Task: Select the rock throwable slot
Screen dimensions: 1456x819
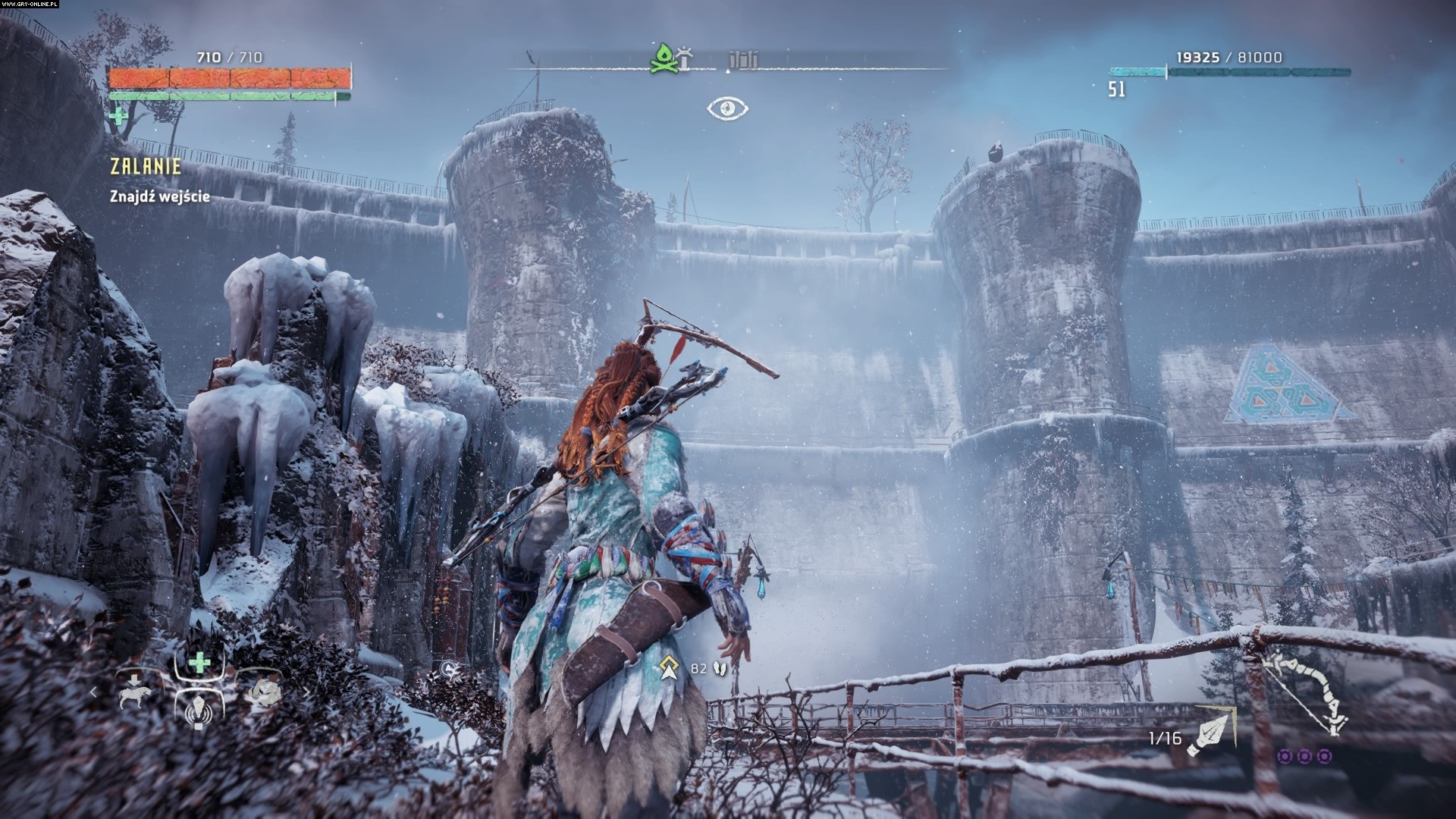Action: [264, 692]
